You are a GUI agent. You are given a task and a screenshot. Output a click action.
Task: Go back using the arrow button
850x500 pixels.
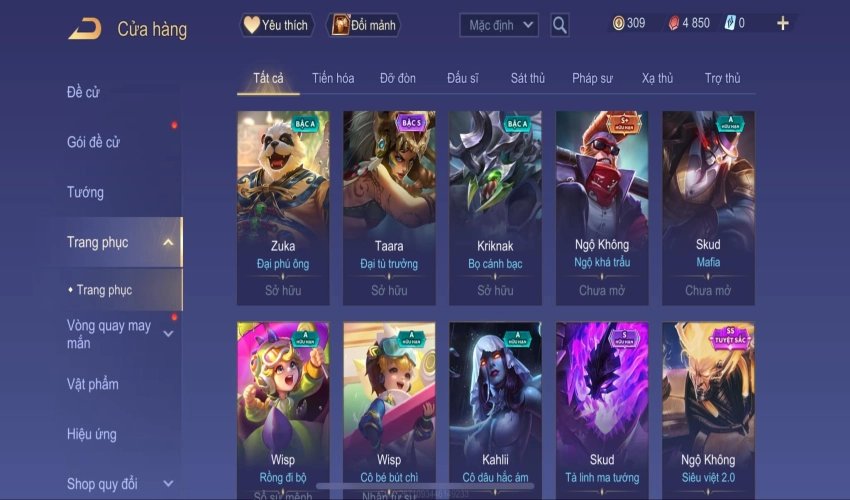(x=85, y=28)
